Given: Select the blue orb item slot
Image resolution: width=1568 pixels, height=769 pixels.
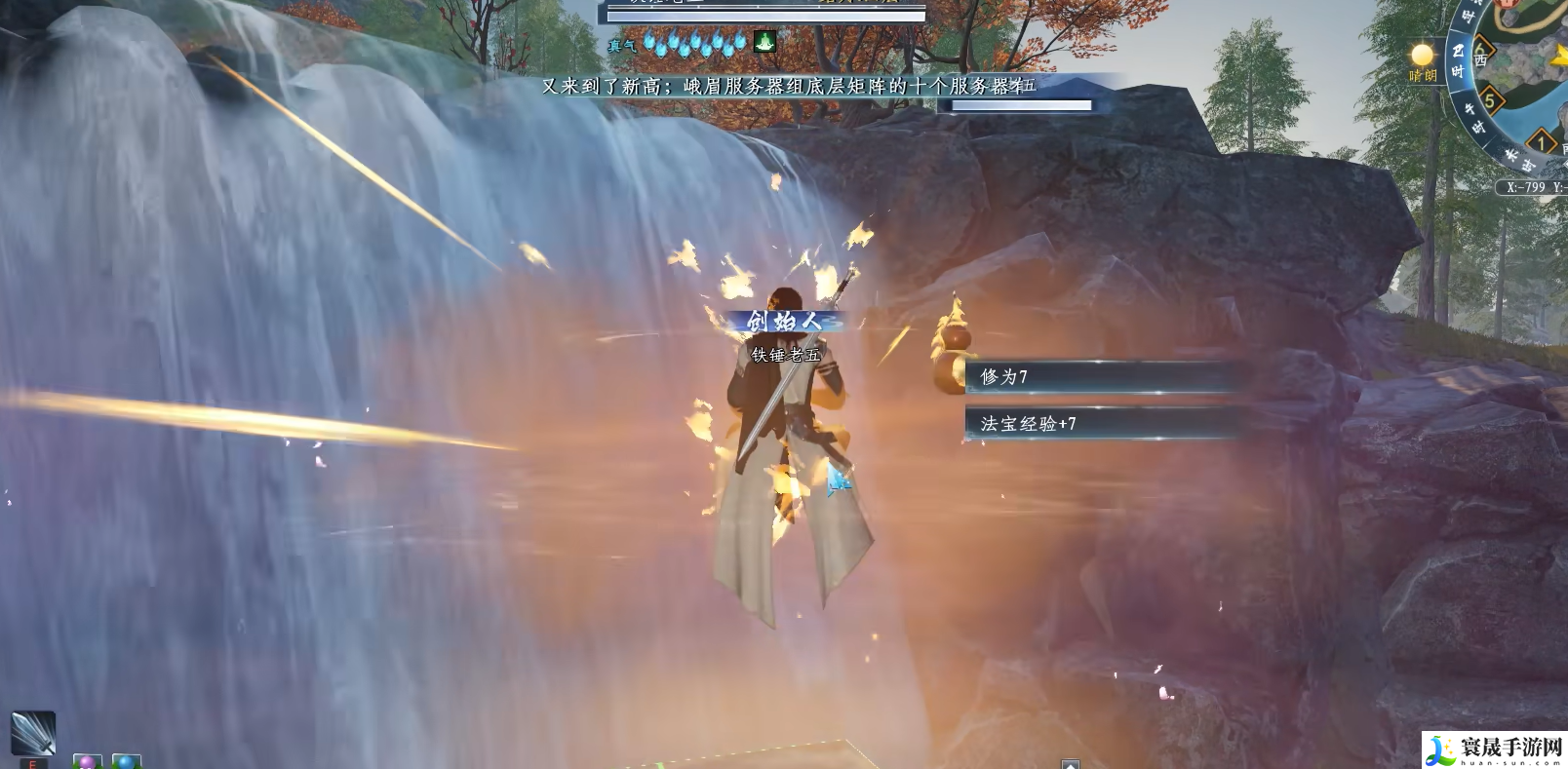Looking at the screenshot, I should tap(126, 761).
